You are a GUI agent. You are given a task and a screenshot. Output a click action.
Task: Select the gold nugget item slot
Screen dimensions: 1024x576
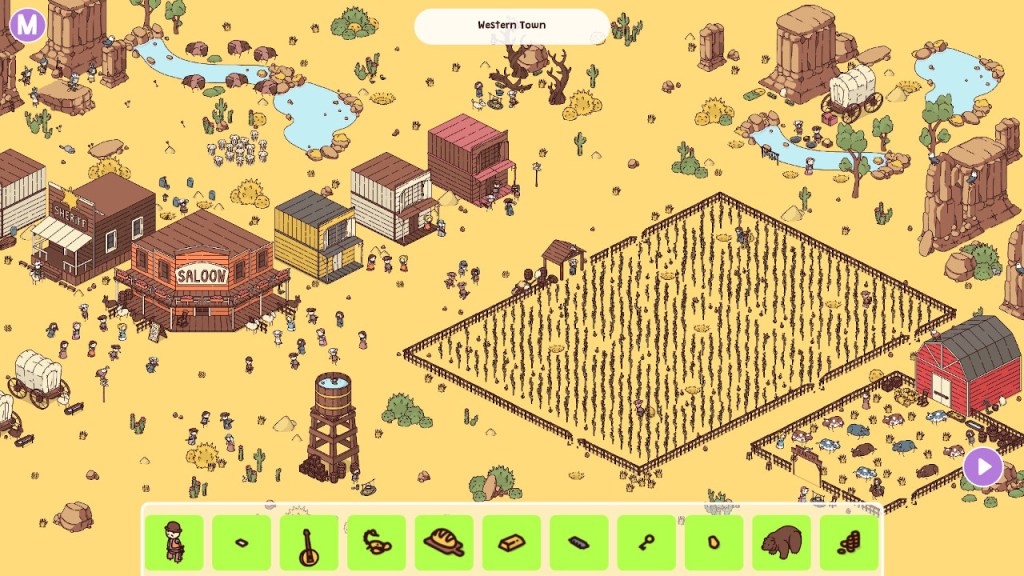click(714, 543)
